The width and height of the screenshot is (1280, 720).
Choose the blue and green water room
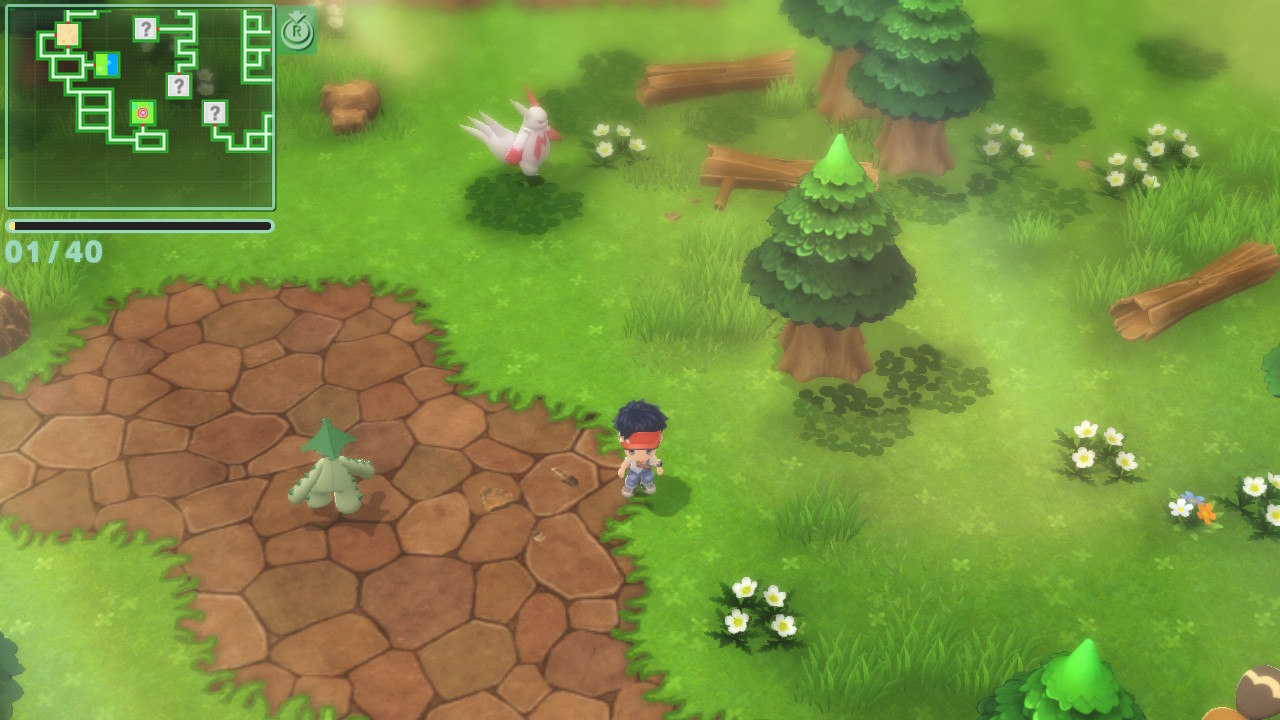(x=107, y=65)
